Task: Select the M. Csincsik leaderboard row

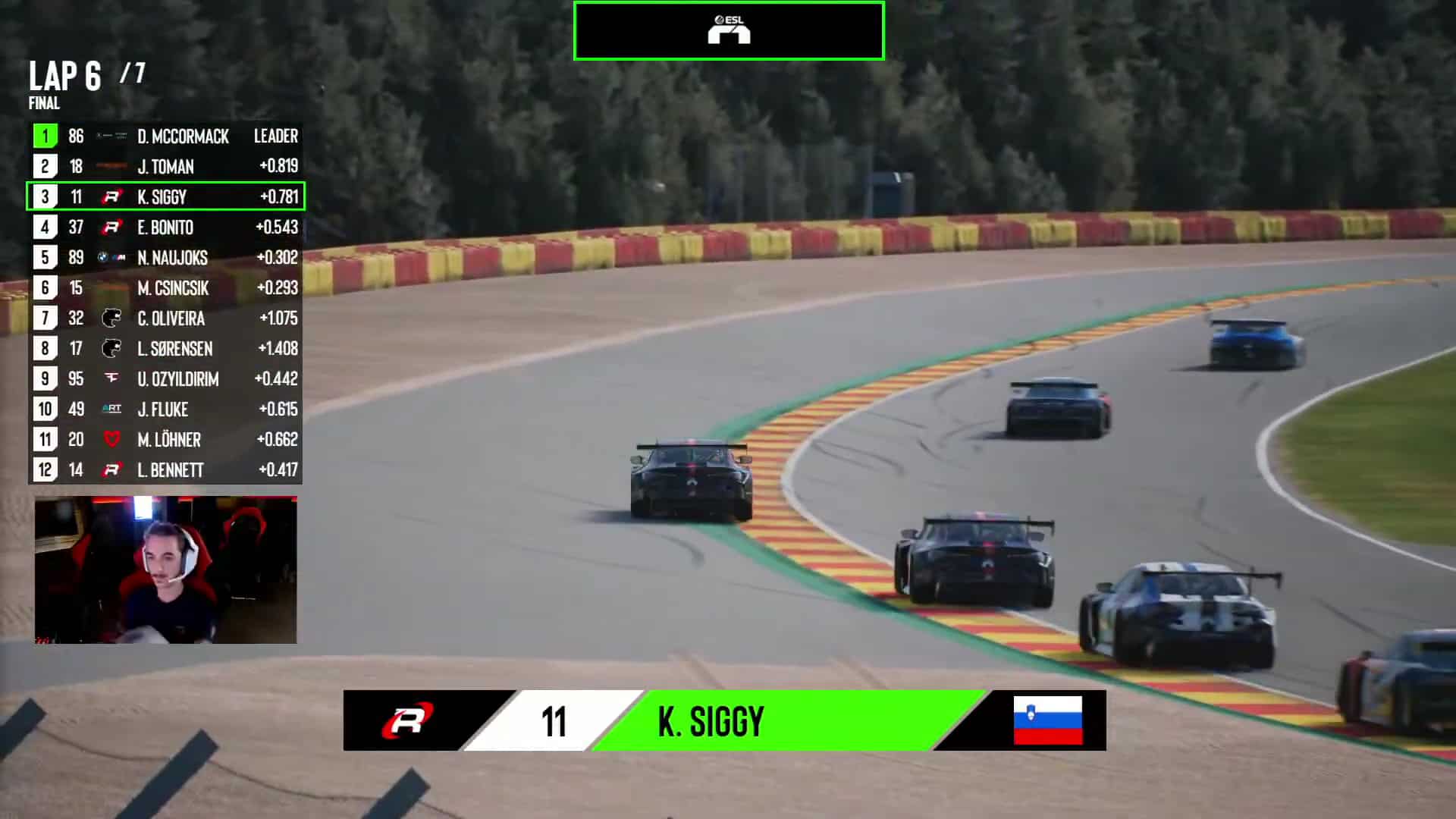Action: tap(165, 288)
